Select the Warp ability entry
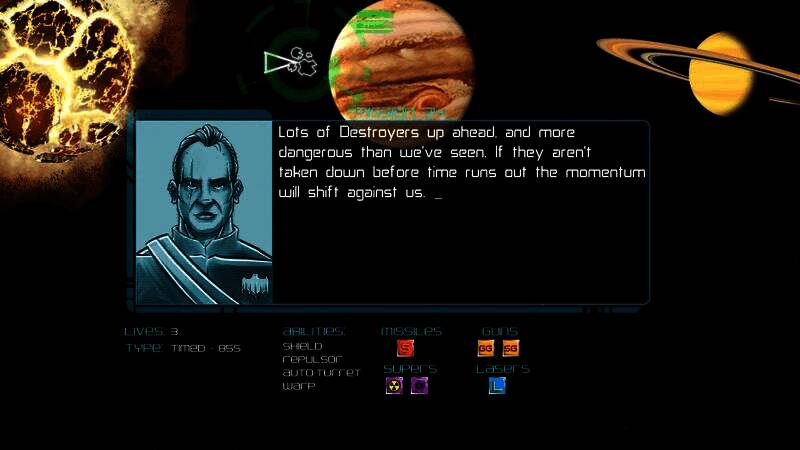This screenshot has height=450, width=800. pos(299,385)
